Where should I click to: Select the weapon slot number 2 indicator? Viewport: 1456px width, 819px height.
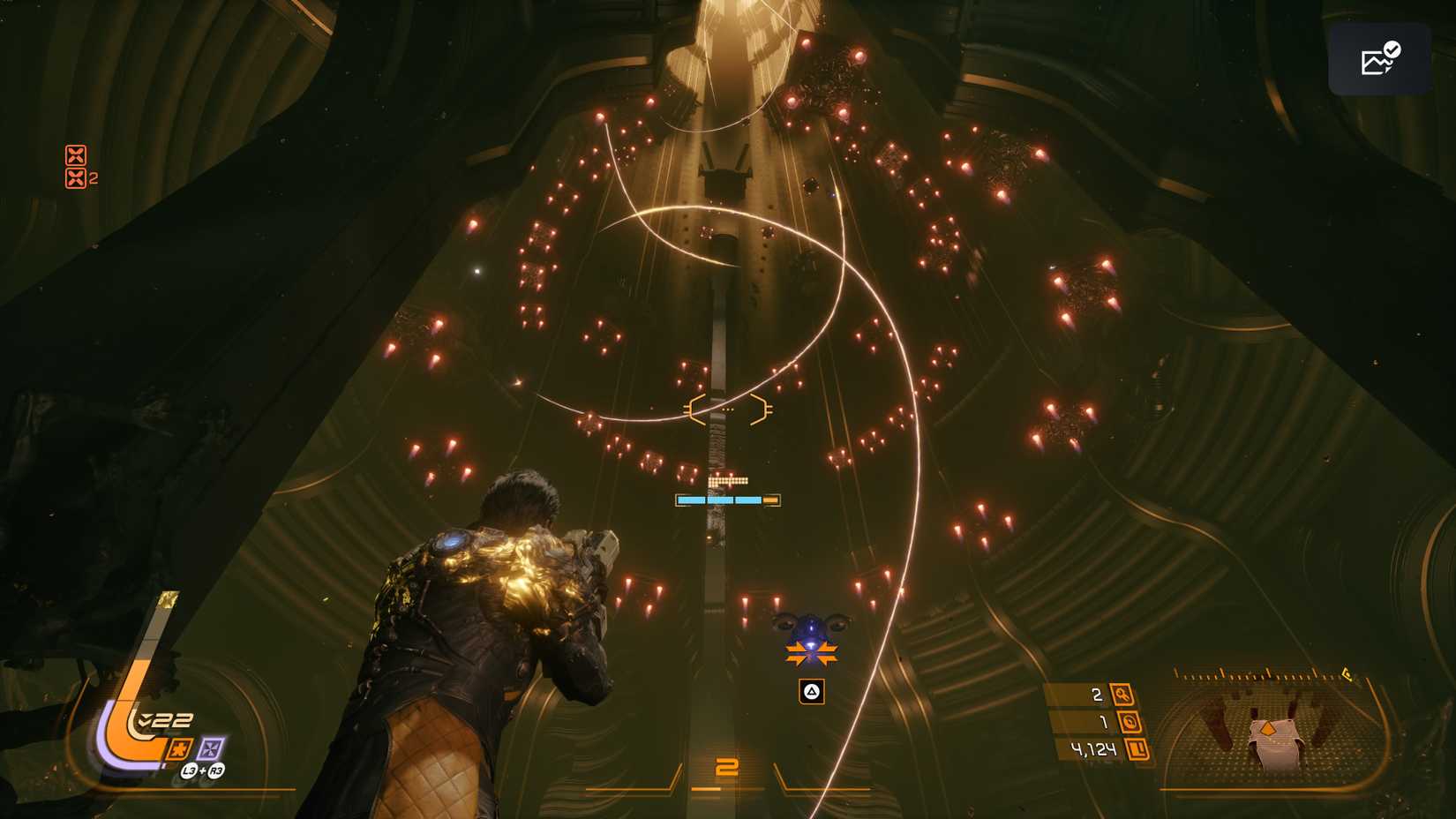tap(727, 768)
